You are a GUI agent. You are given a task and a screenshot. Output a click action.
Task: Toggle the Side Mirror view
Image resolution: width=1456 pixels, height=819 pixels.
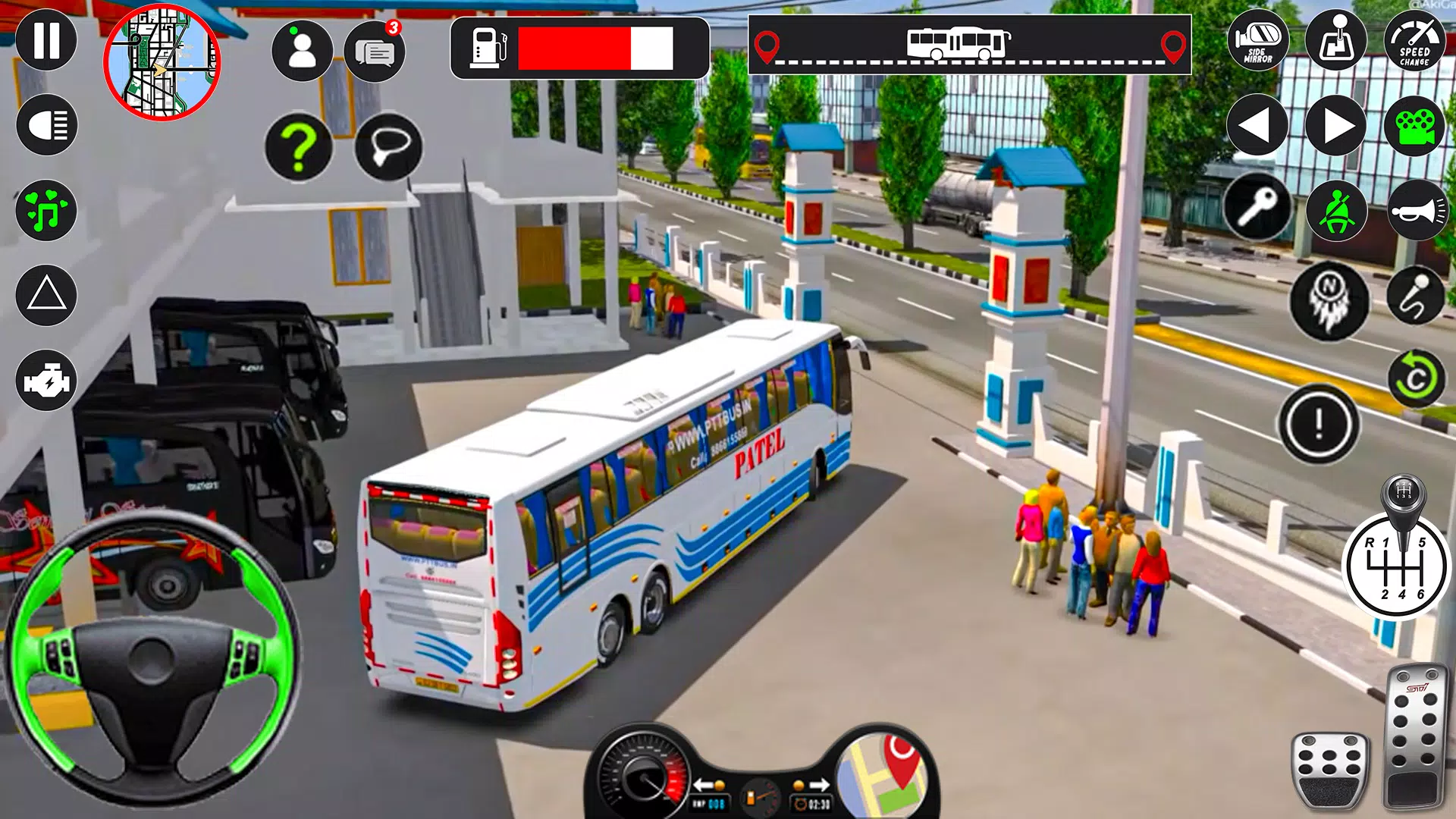[1257, 40]
